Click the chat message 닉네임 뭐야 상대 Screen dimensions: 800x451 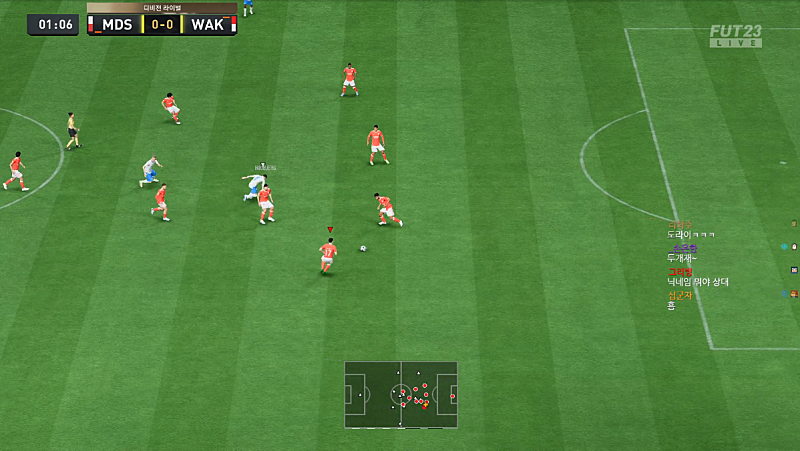698,282
